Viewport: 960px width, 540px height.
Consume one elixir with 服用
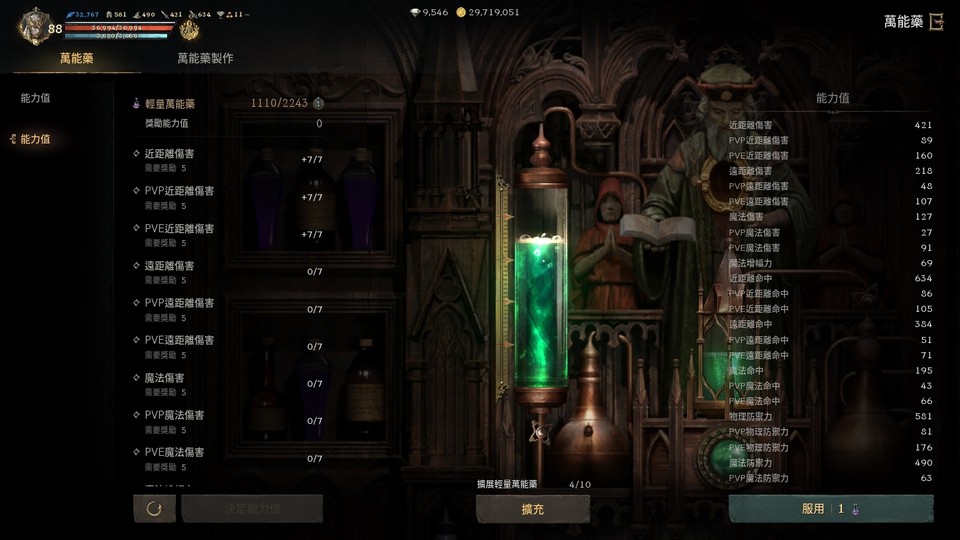(830, 509)
